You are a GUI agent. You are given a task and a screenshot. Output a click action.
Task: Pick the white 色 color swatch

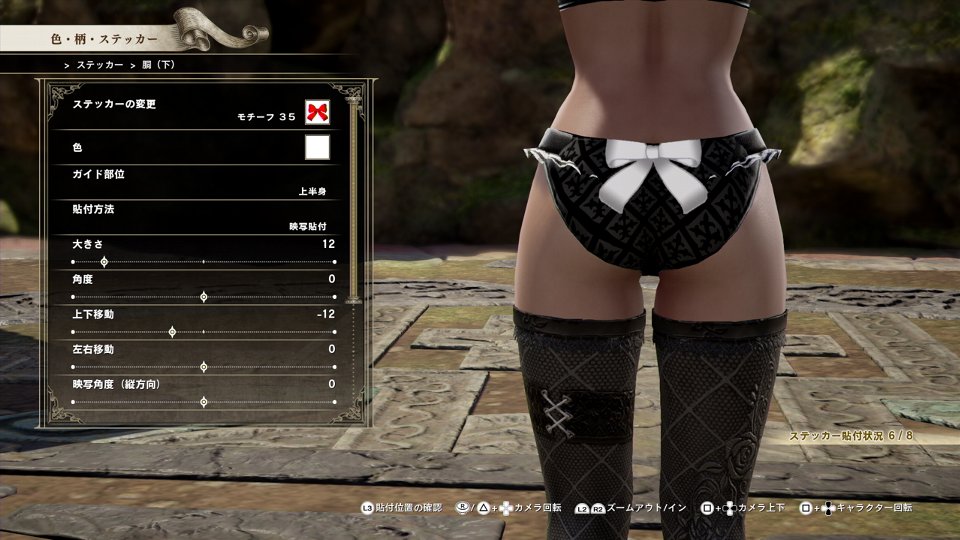[x=318, y=148]
